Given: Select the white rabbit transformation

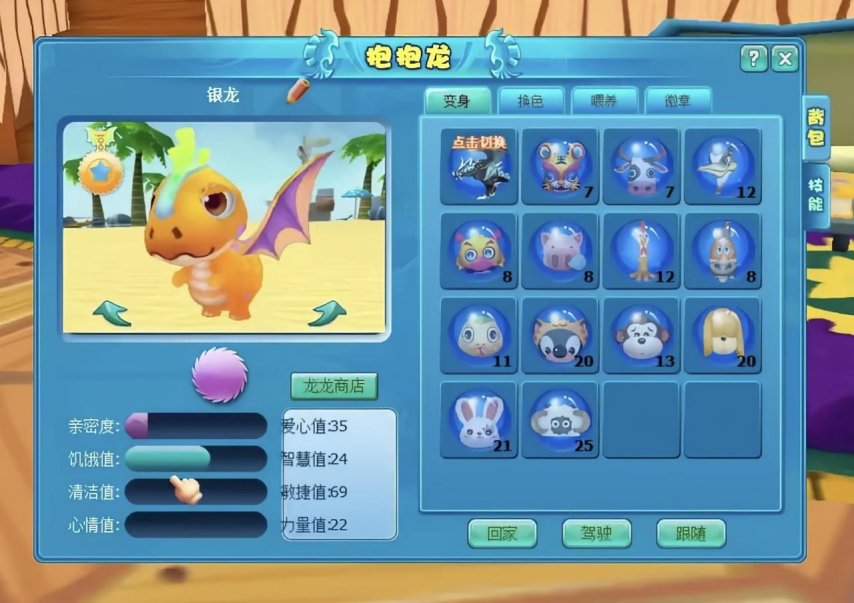Looking at the screenshot, I should (479, 420).
